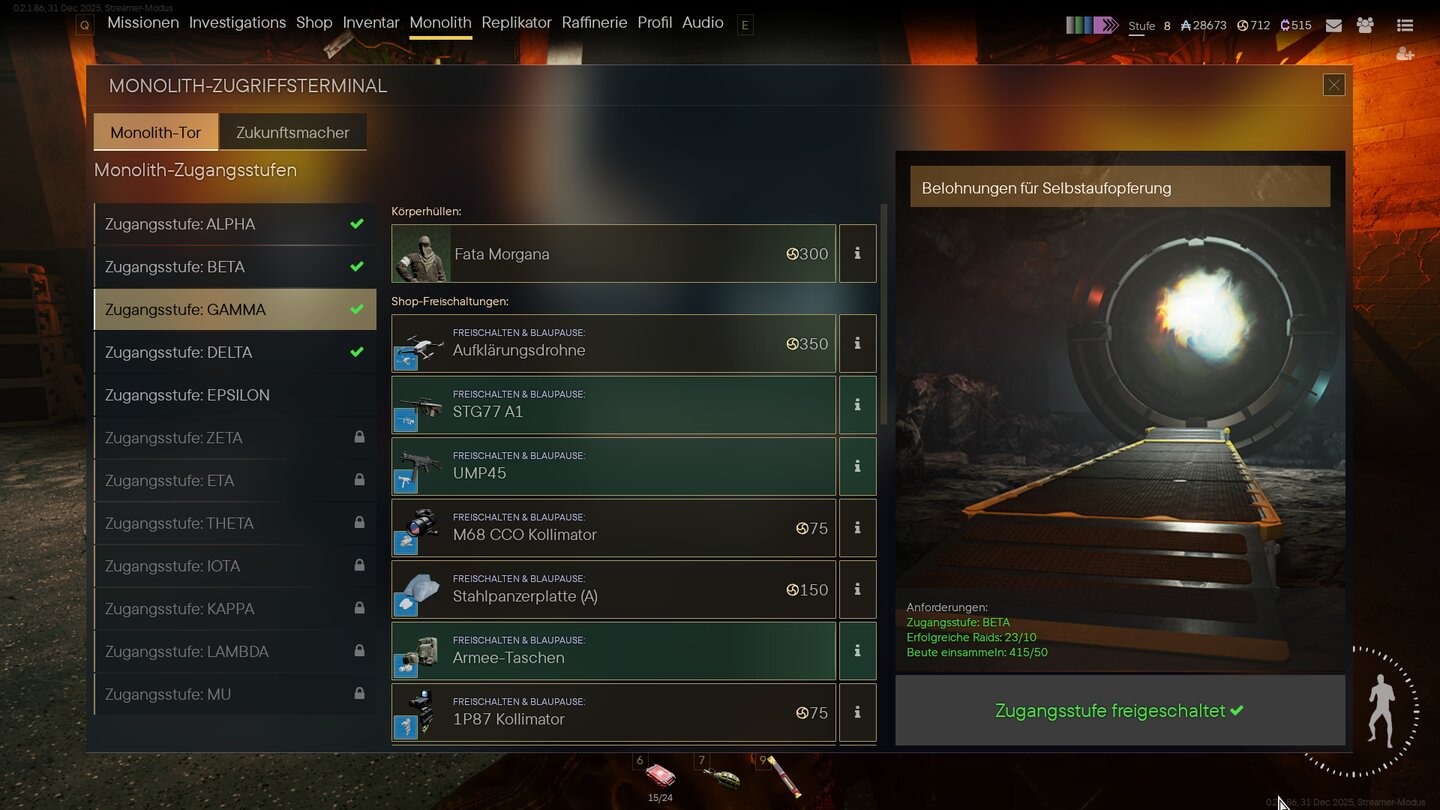Open the Raffinerie menu
The image size is (1440, 810).
(594, 23)
